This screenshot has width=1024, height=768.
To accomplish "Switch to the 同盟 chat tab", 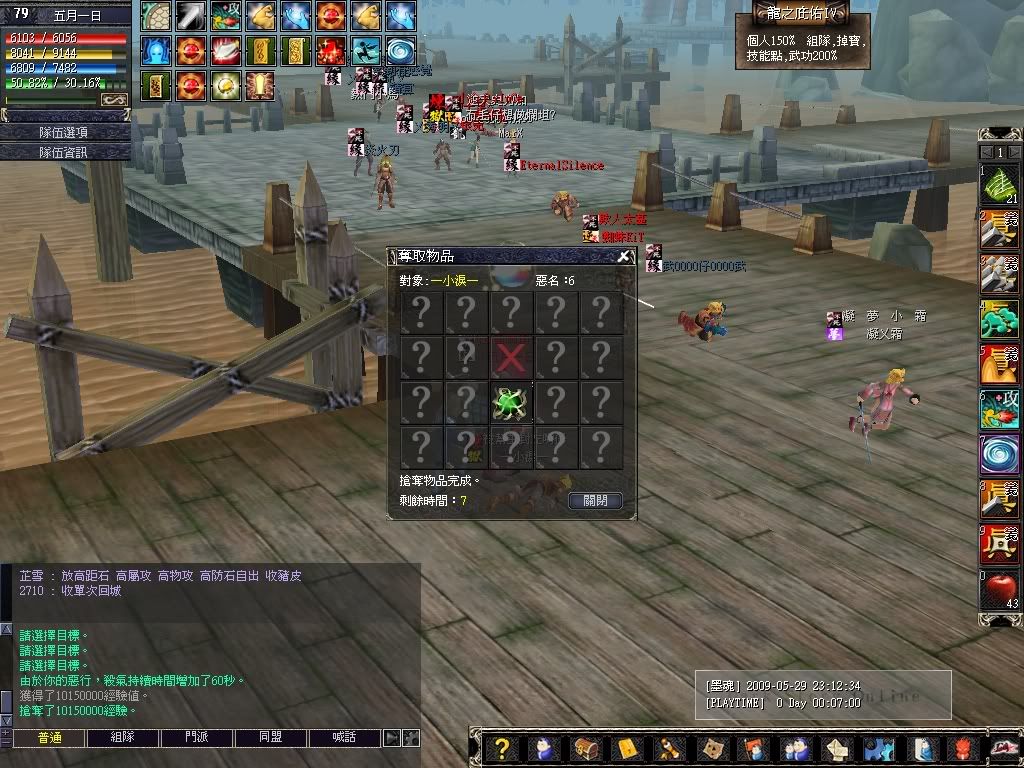I will click(271, 738).
